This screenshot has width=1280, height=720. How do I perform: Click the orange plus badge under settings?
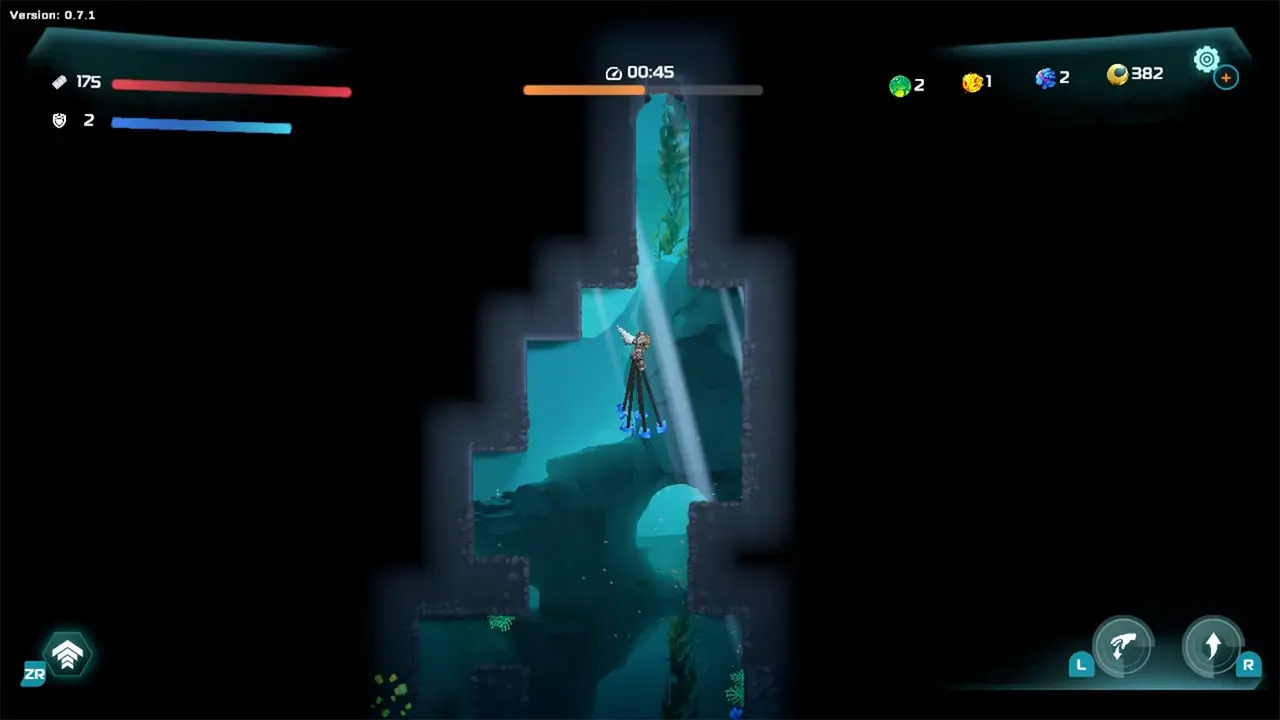(1226, 77)
